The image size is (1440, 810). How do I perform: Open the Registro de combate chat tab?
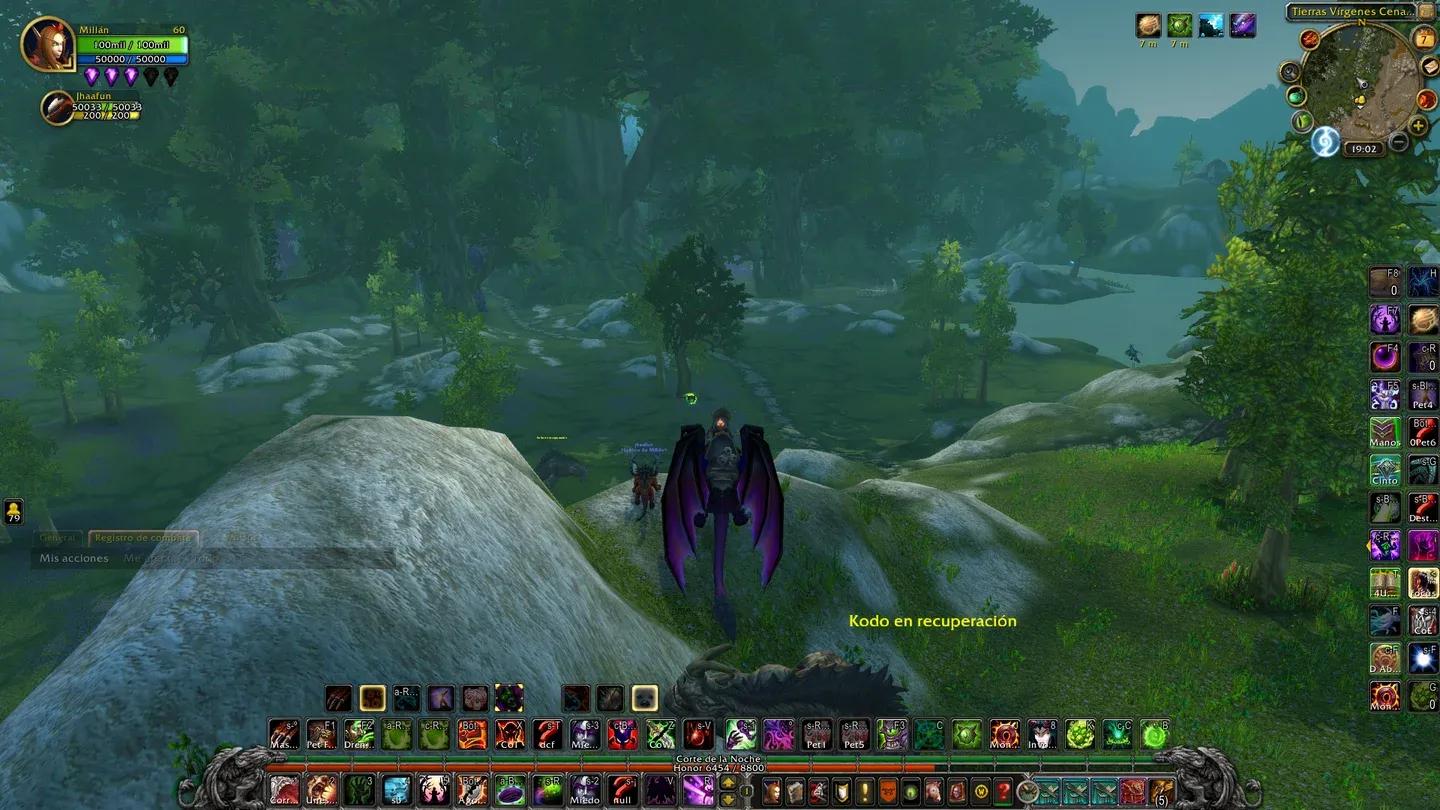(142, 537)
